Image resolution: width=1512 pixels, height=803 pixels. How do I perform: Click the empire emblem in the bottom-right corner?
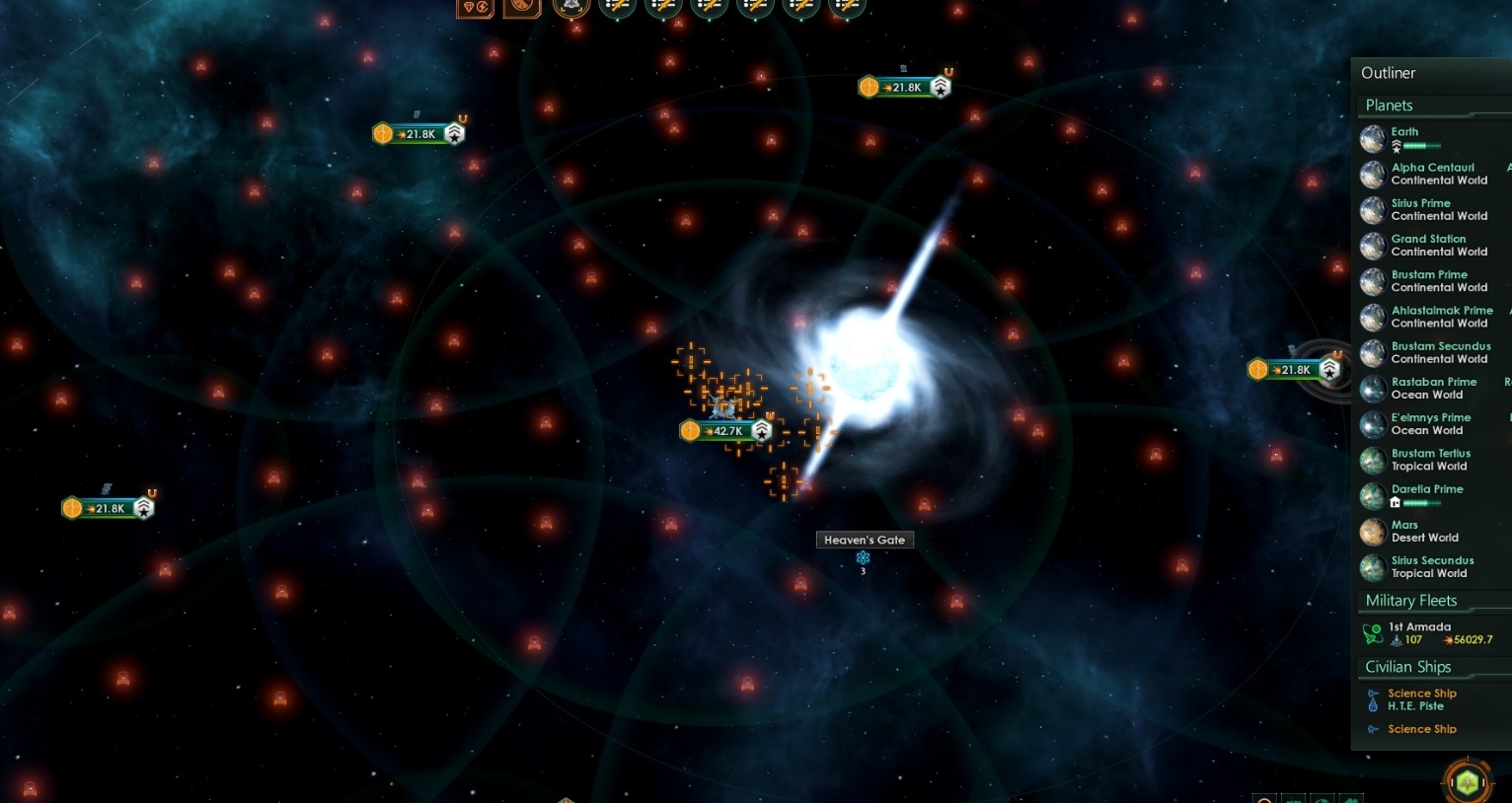pyautogui.click(x=1470, y=782)
